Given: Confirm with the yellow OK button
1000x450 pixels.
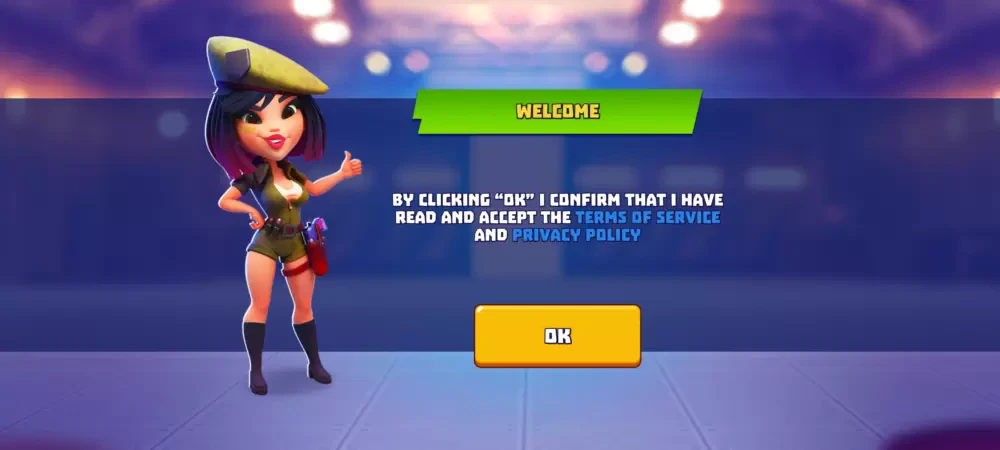Looking at the screenshot, I should coord(557,336).
